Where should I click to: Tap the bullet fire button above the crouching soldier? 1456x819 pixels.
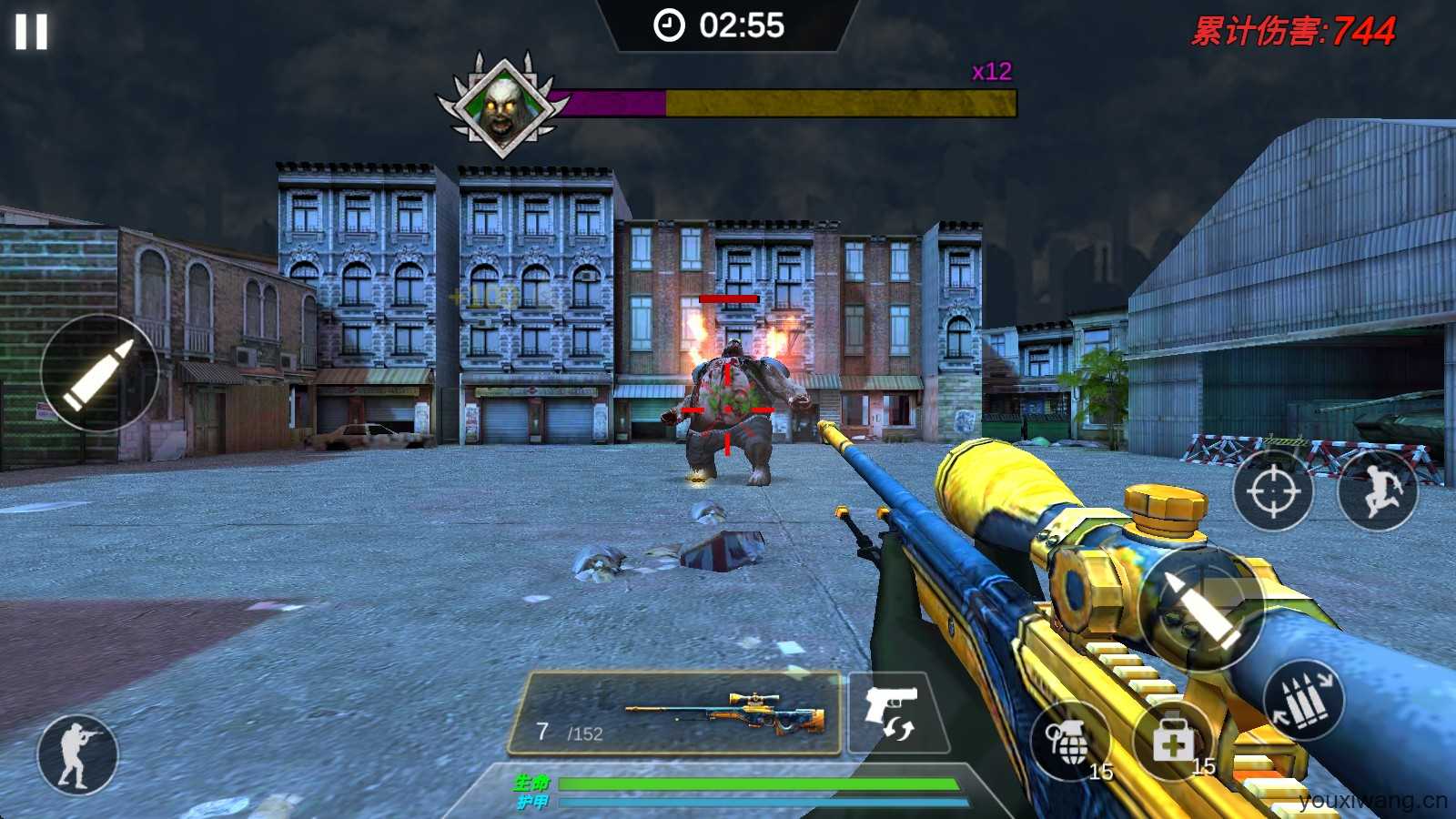click(99, 373)
